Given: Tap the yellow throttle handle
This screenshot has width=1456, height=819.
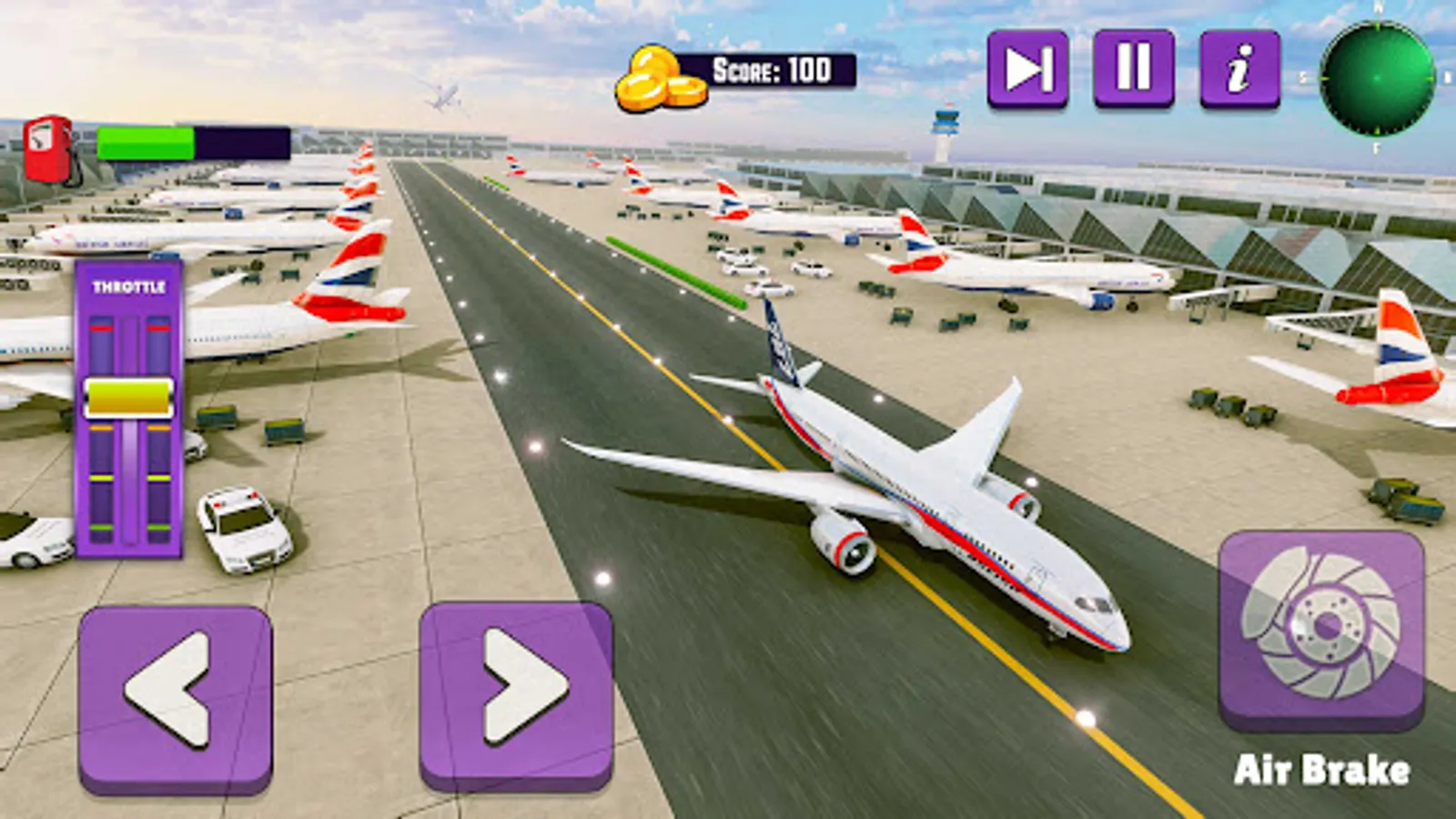Looking at the screenshot, I should pos(129,395).
